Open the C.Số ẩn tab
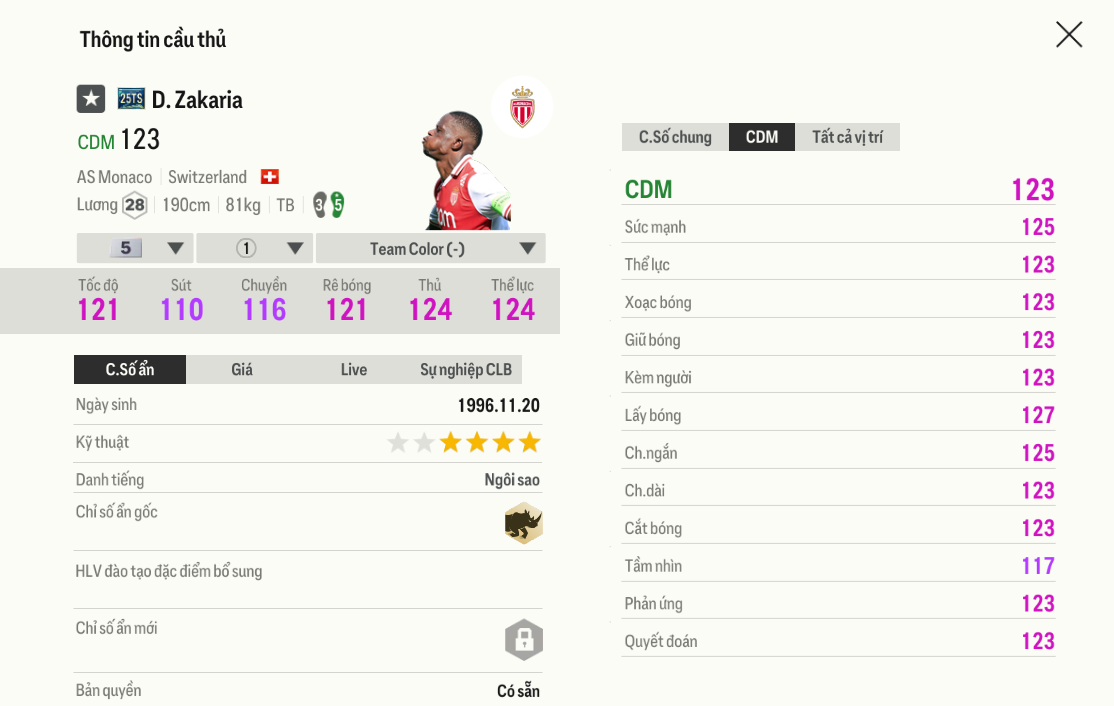 click(130, 370)
